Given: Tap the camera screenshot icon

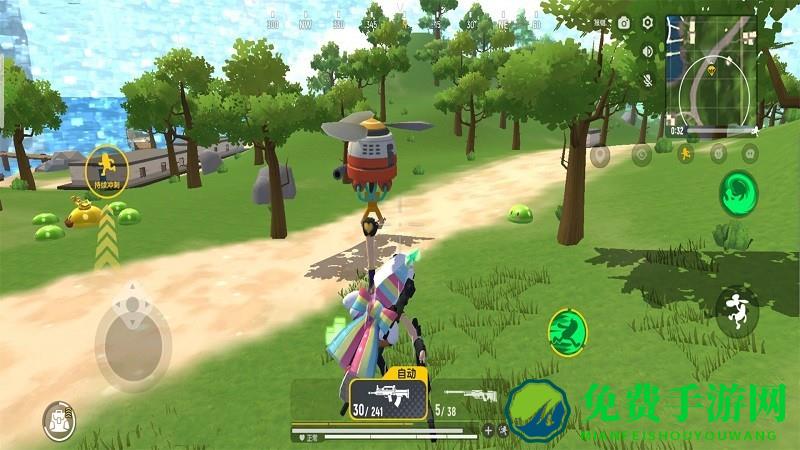Looking at the screenshot, I should [x=624, y=22].
